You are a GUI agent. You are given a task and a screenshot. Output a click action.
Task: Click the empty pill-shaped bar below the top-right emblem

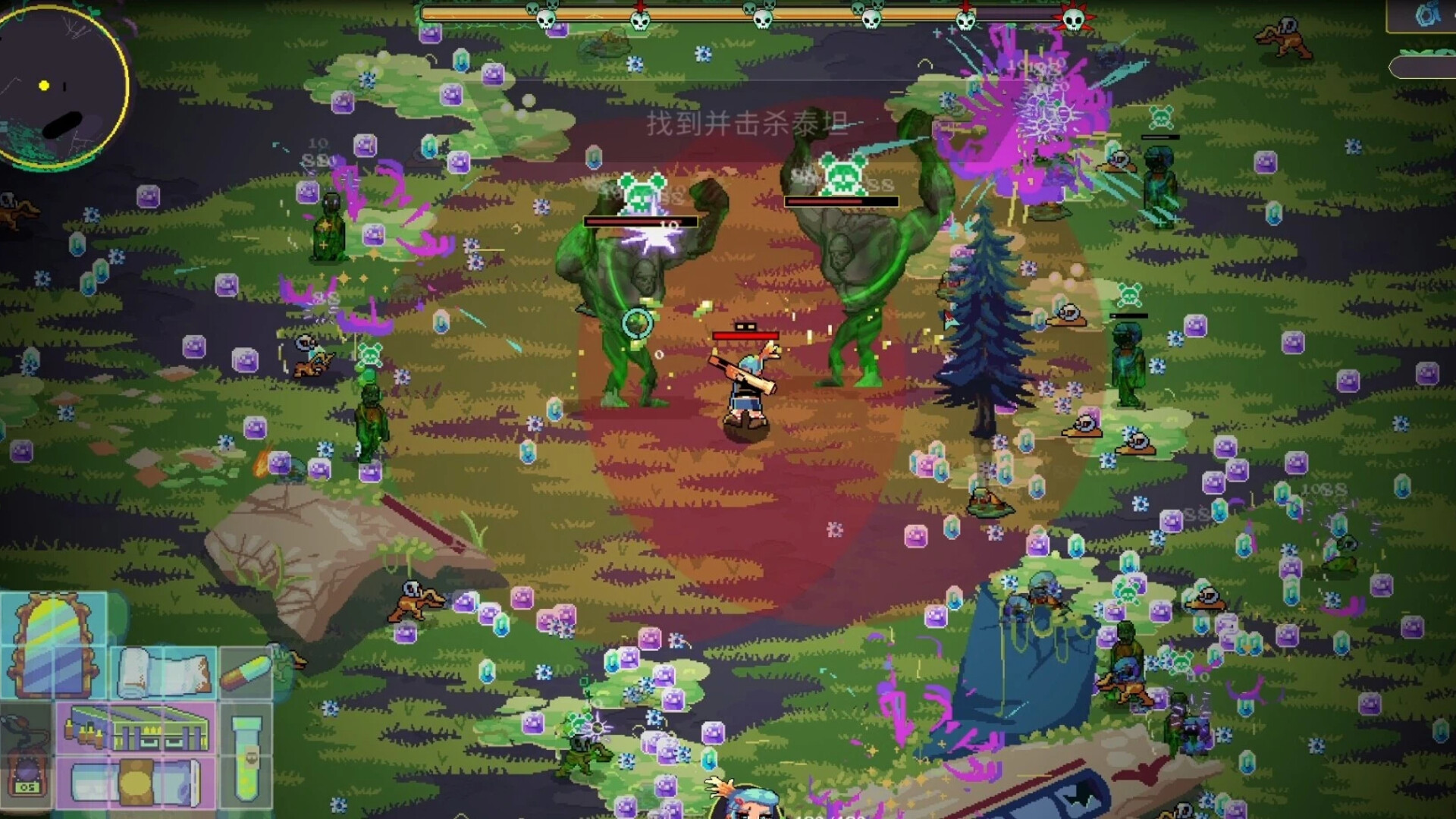point(1423,67)
